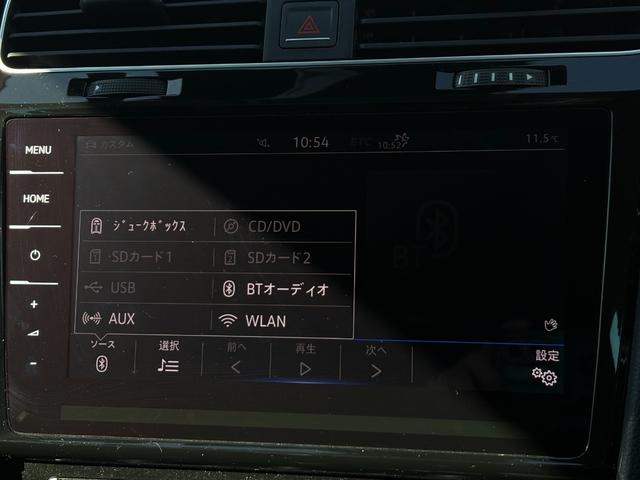This screenshot has height=480, width=640.
Task: Skip to previous track with 前へ
Action: [x=236, y=360]
